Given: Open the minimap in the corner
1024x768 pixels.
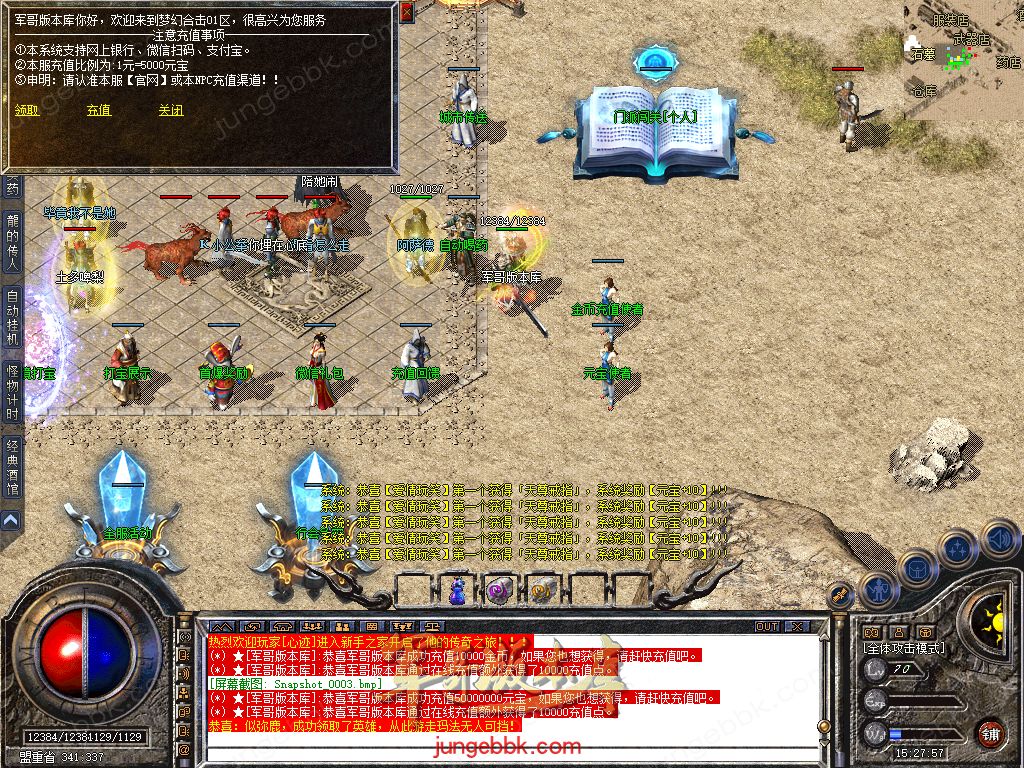Looking at the screenshot, I should click(x=963, y=58).
